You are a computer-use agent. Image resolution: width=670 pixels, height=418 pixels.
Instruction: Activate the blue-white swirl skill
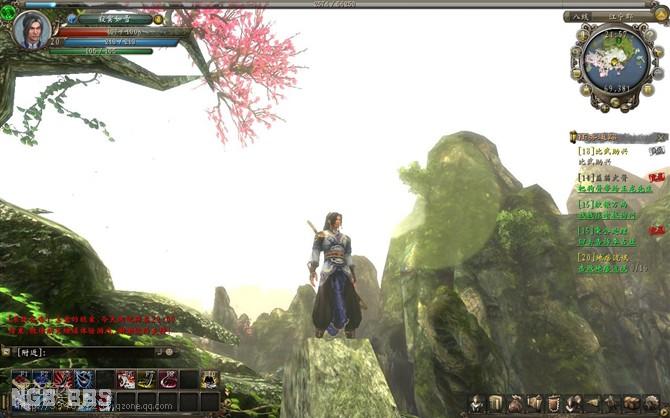point(83,379)
